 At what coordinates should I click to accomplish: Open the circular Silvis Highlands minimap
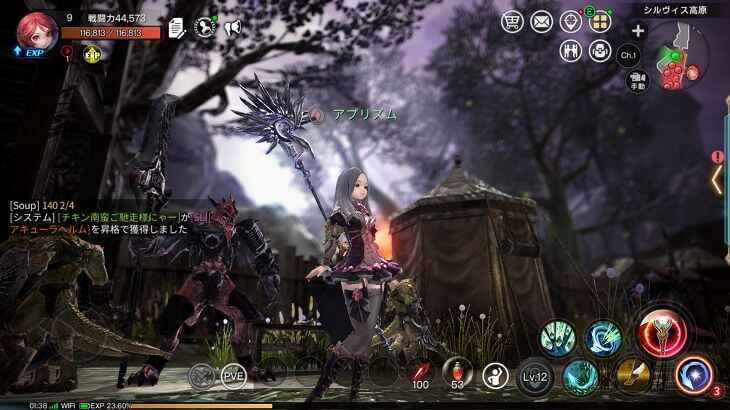point(682,57)
